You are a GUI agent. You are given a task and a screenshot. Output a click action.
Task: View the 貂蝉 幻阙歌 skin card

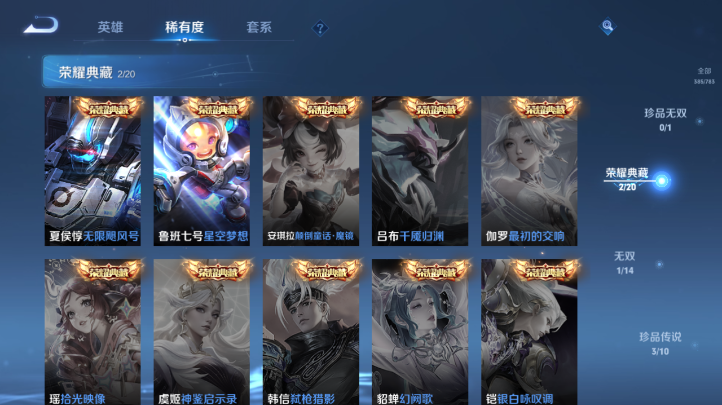click(x=420, y=332)
